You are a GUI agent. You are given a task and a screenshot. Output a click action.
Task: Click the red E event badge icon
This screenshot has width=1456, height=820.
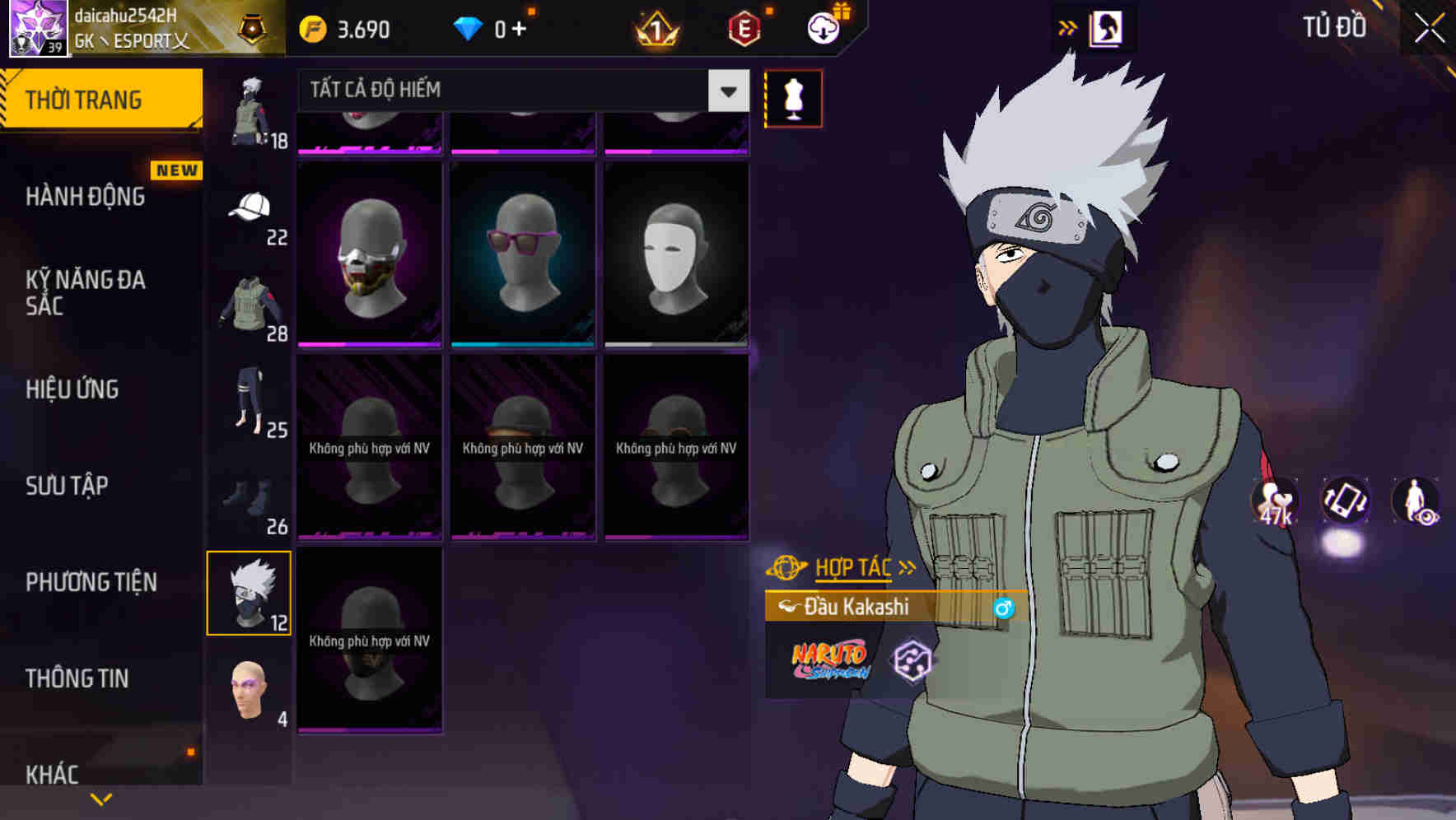(x=744, y=27)
